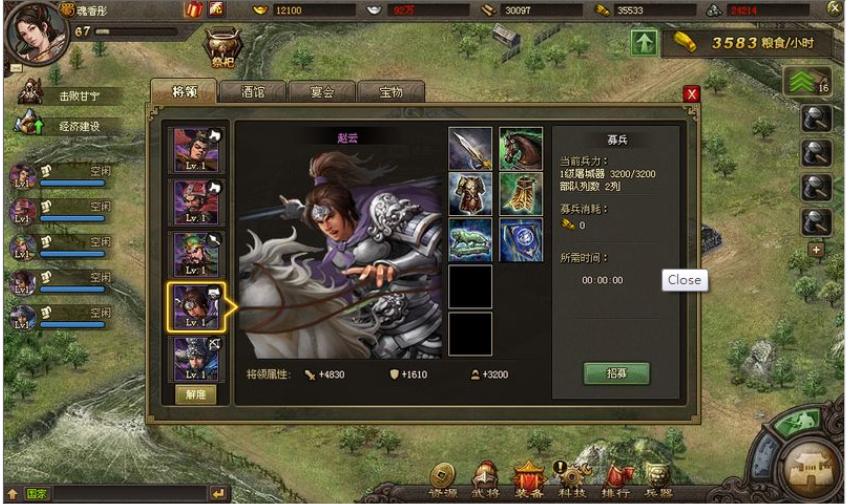Select the horse mount equipment slot
Image resolution: width=847 pixels, height=504 pixels.
[521, 148]
